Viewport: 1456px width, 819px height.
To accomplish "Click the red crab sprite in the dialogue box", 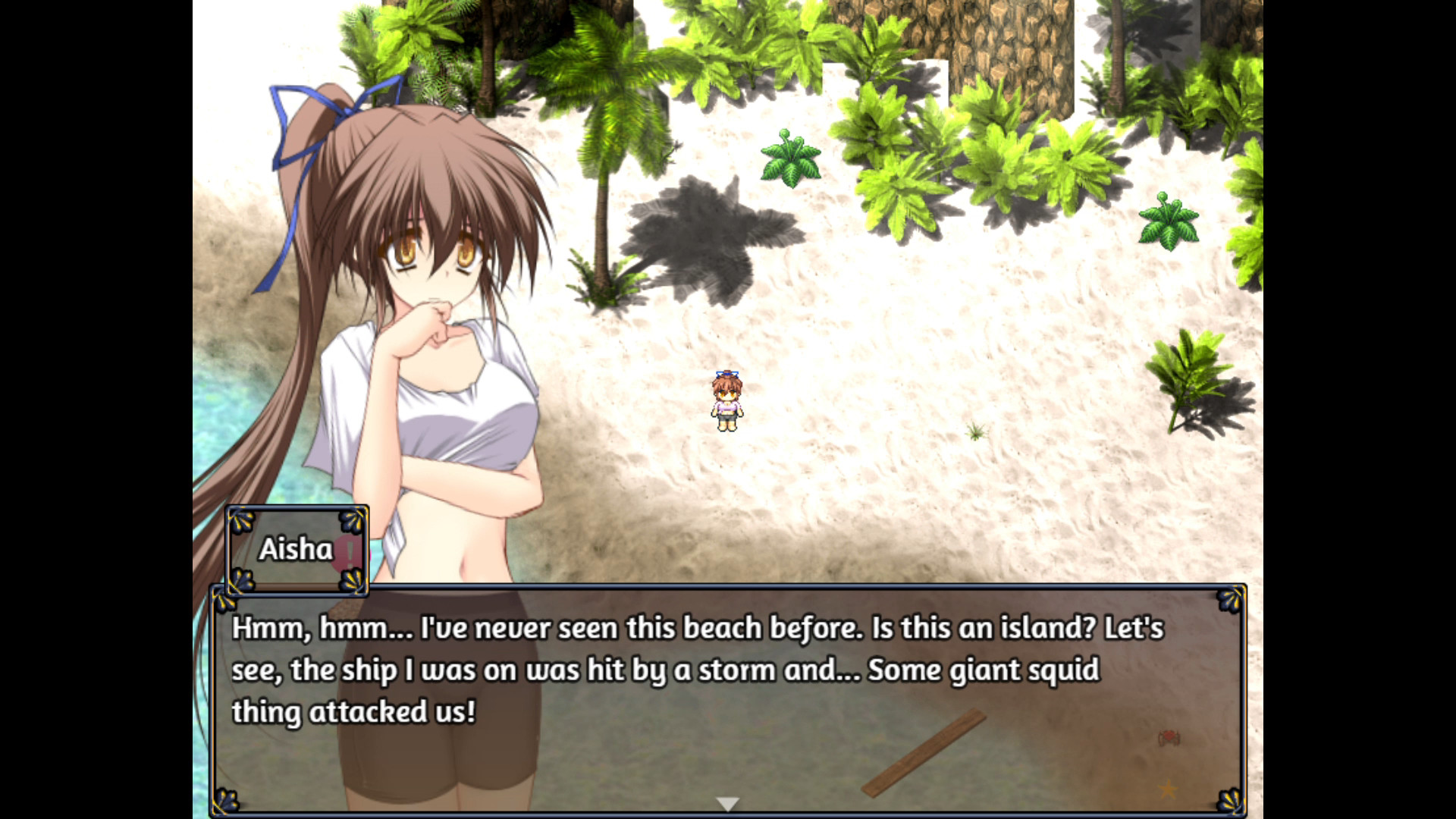I will [1170, 739].
